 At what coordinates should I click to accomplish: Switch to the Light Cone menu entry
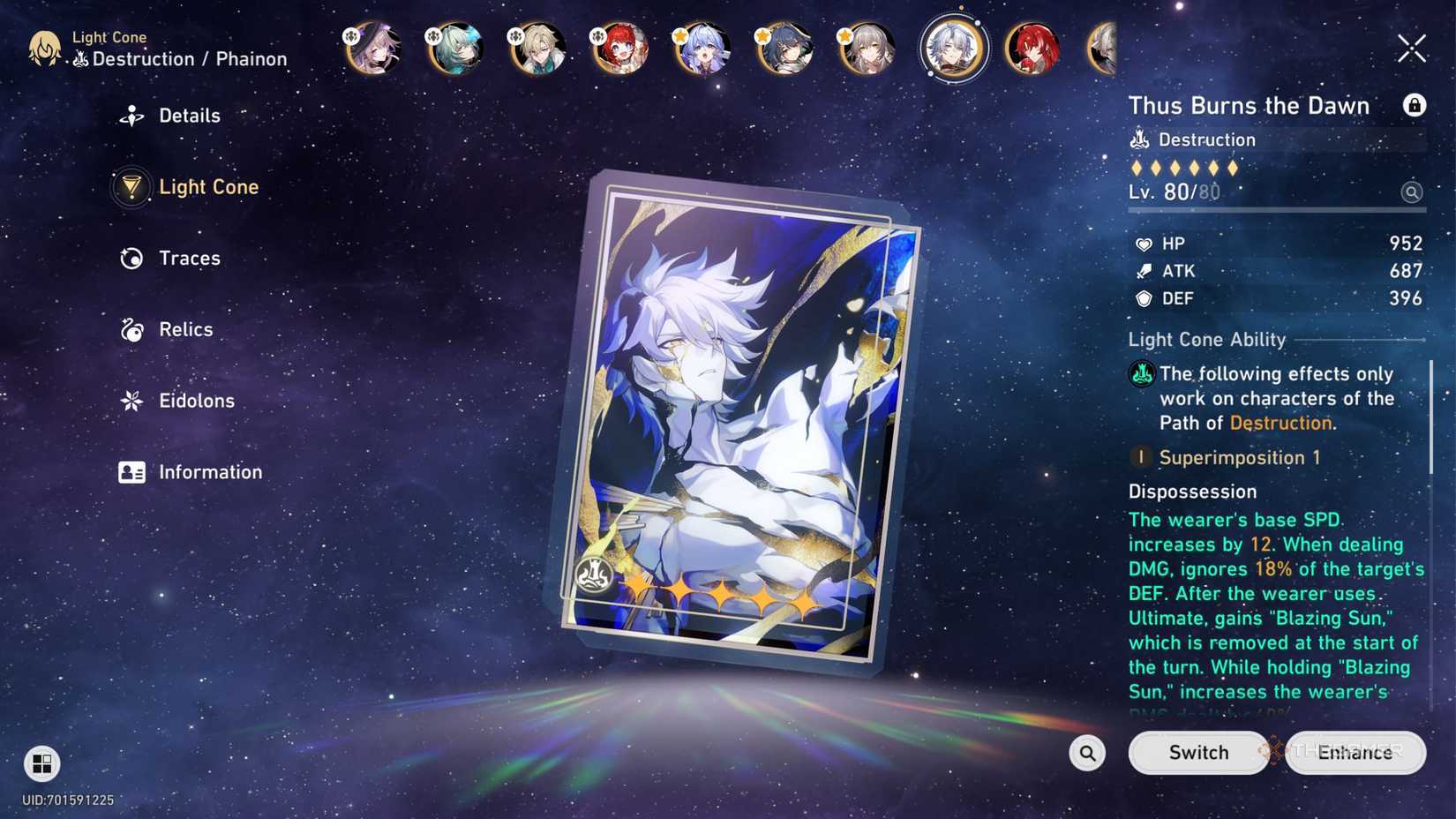click(209, 187)
